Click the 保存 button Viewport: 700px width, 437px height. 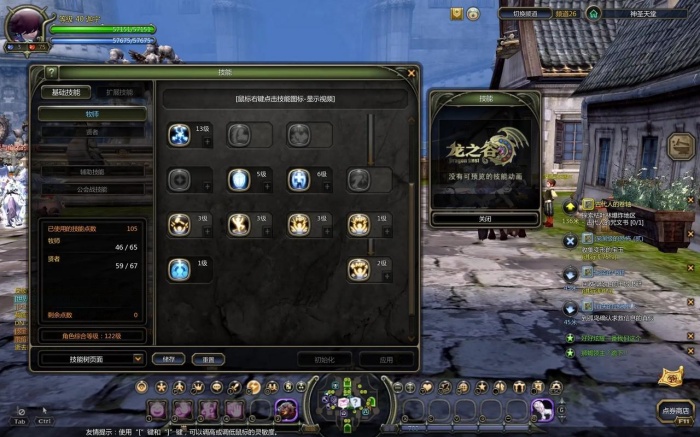coord(168,358)
